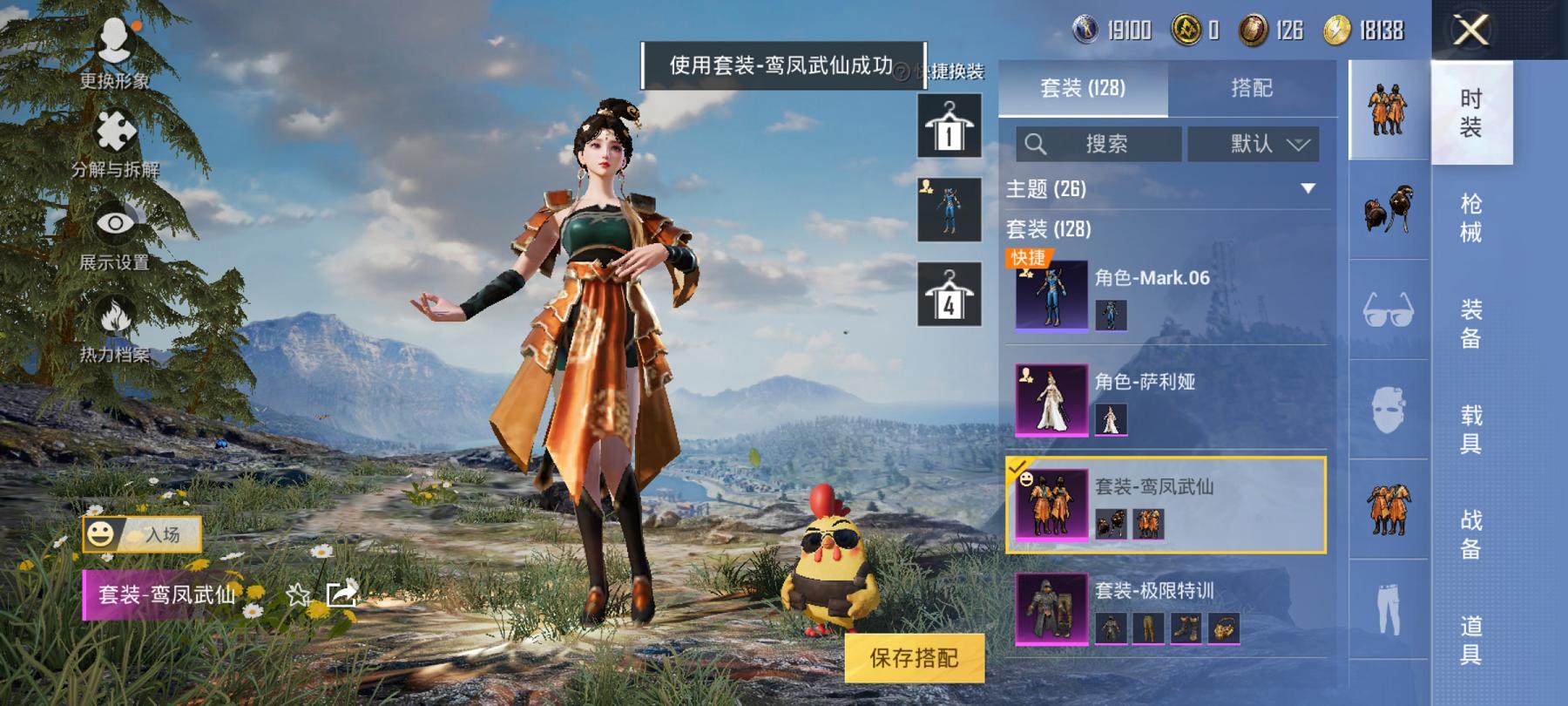Choose quick-change hanger slot 4
1568x706 pixels.
click(949, 295)
